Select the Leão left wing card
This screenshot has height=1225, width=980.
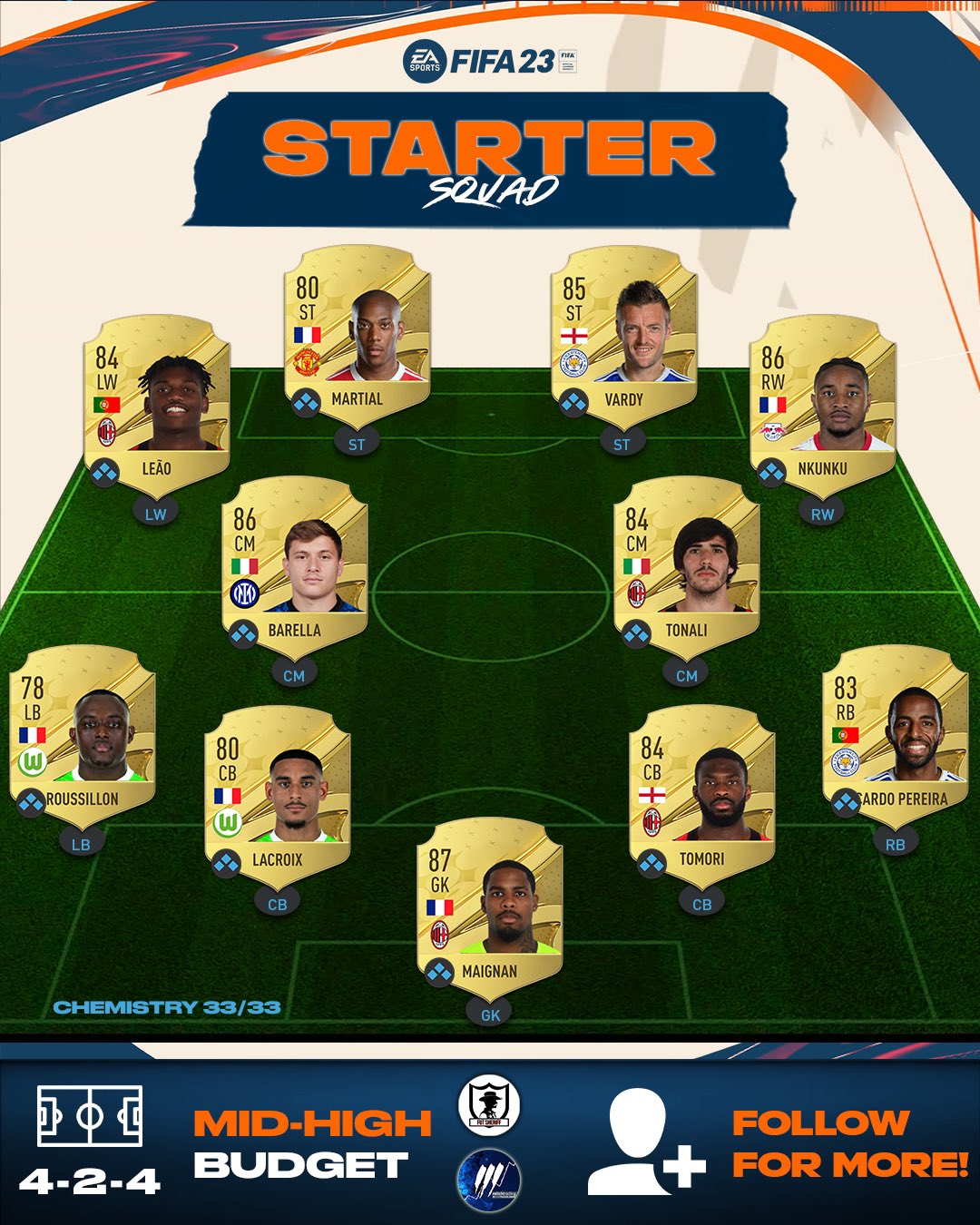tap(156, 404)
